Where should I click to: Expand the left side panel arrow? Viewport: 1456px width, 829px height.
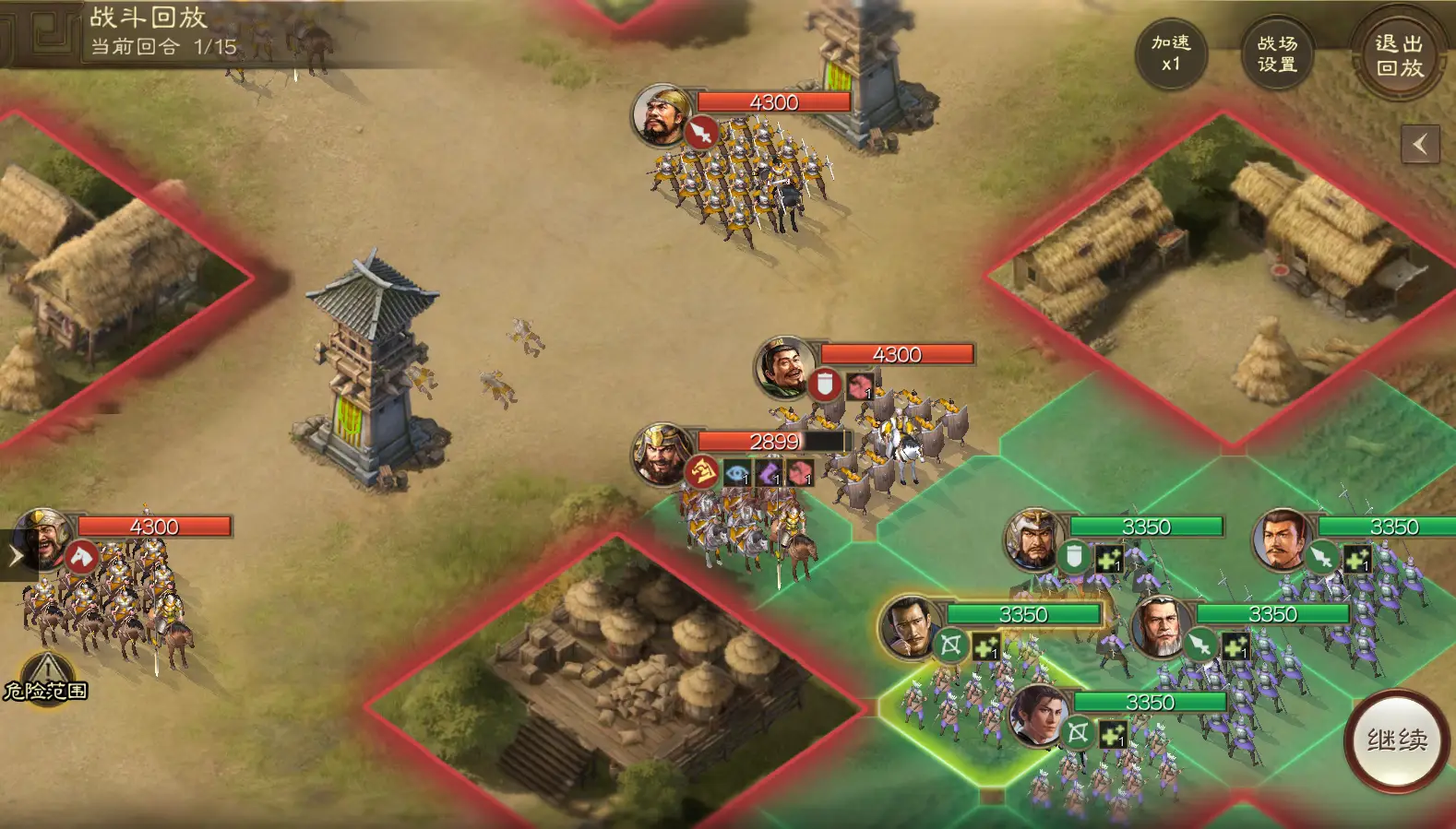click(x=16, y=555)
